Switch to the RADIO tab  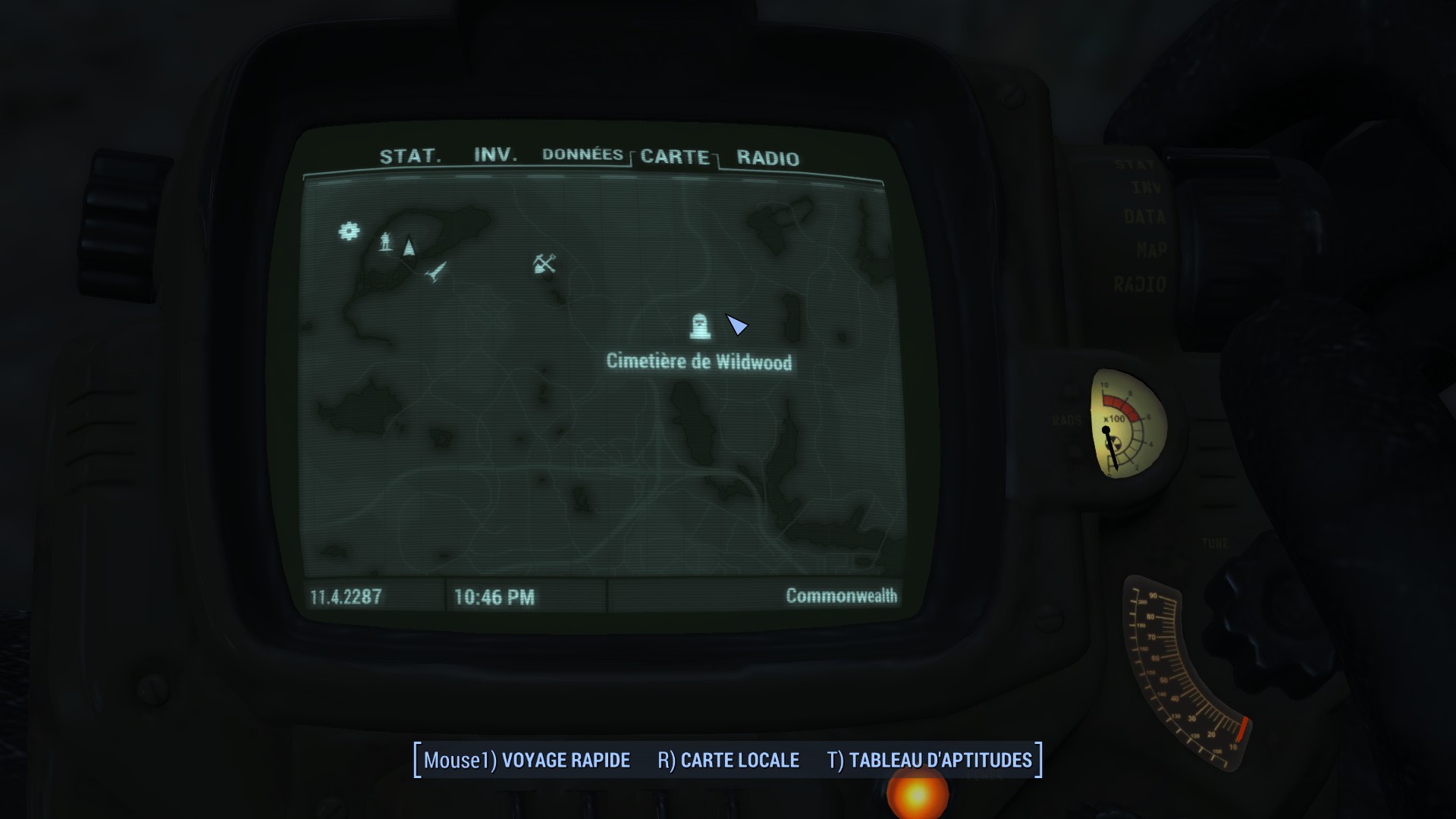point(767,158)
